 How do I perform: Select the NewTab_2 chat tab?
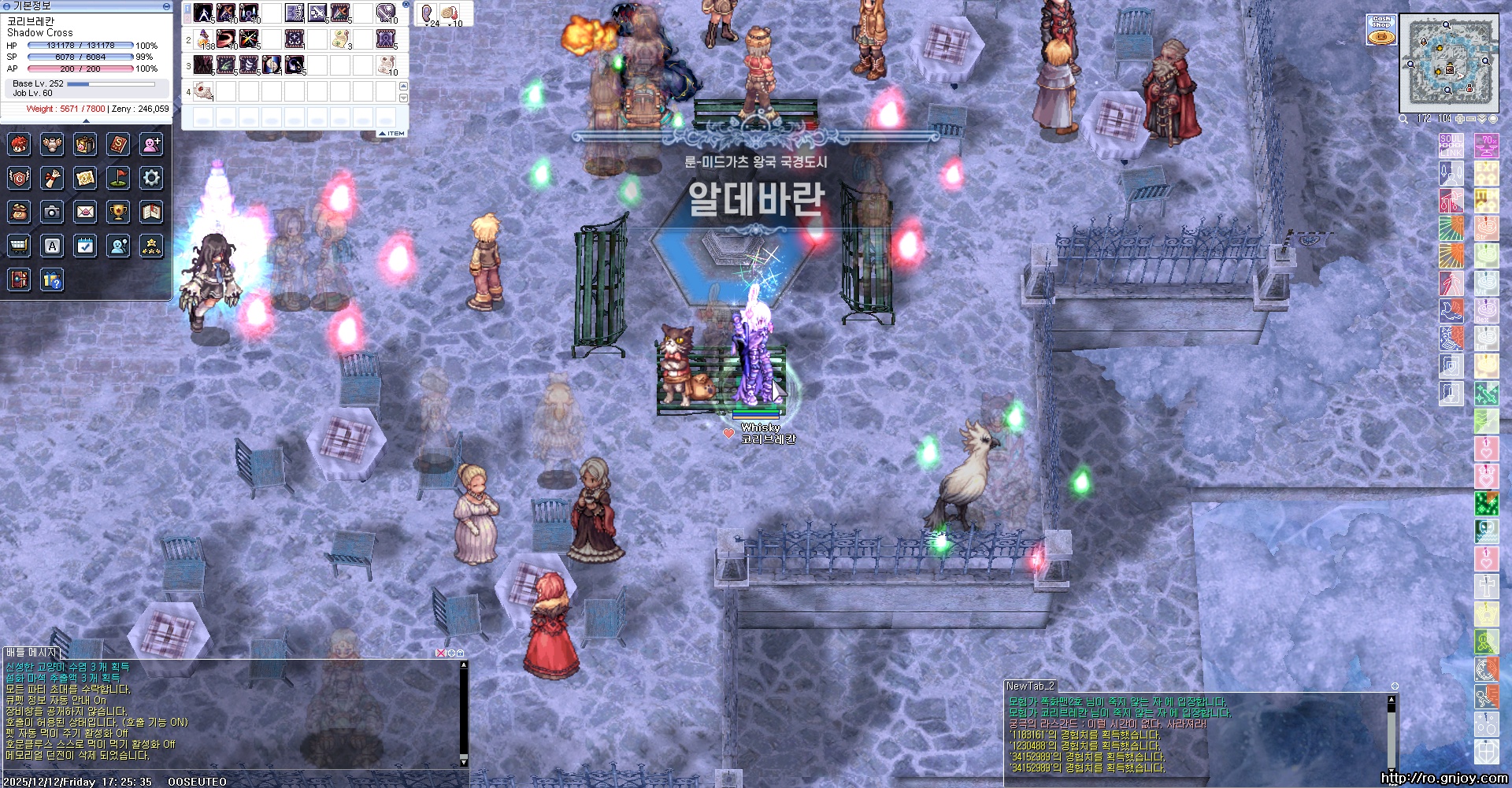click(1030, 686)
